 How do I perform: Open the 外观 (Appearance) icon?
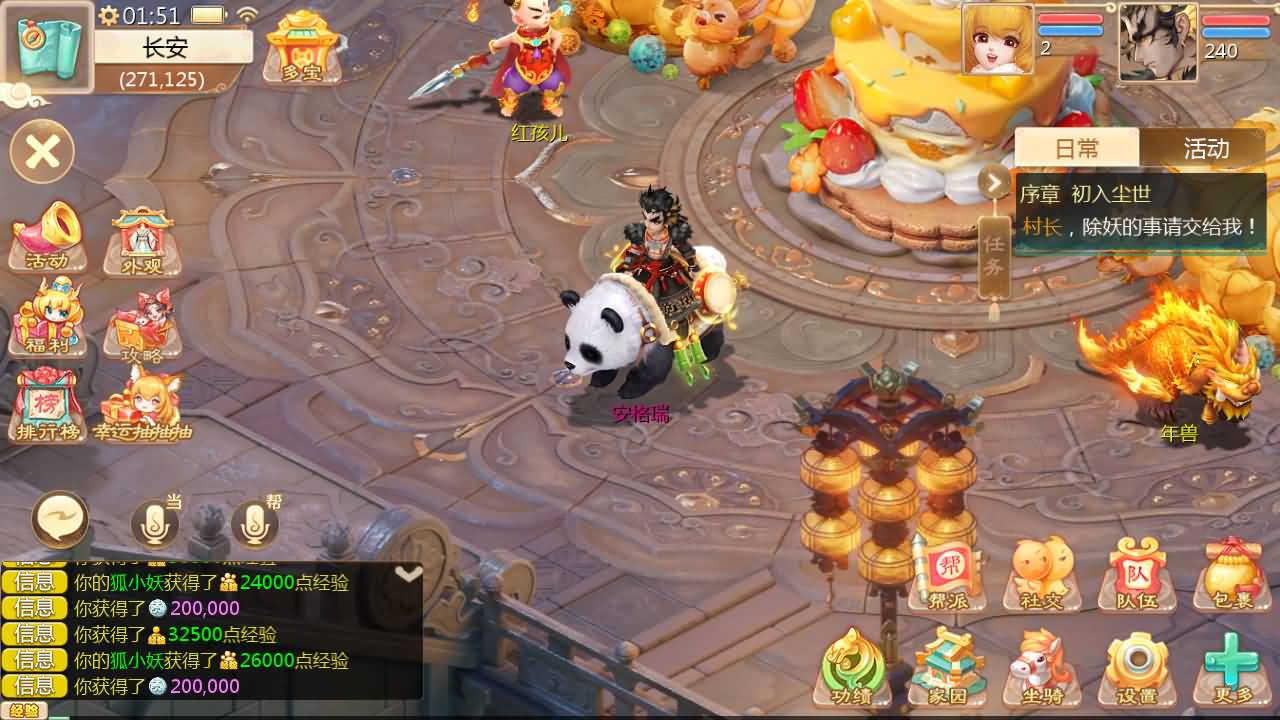coord(140,235)
